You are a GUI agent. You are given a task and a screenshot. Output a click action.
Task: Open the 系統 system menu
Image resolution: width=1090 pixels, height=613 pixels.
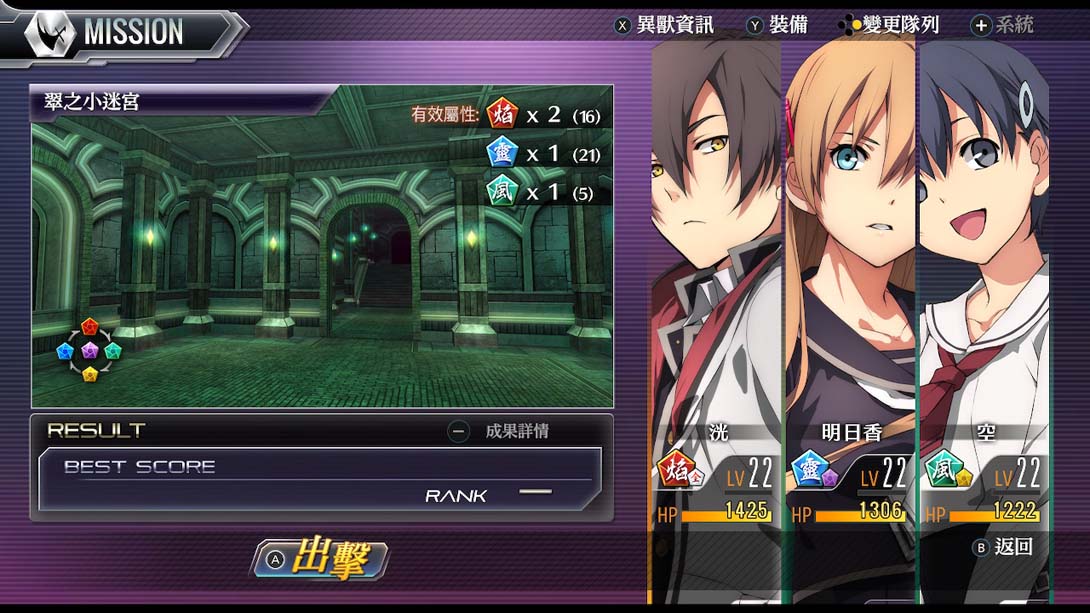point(1003,25)
